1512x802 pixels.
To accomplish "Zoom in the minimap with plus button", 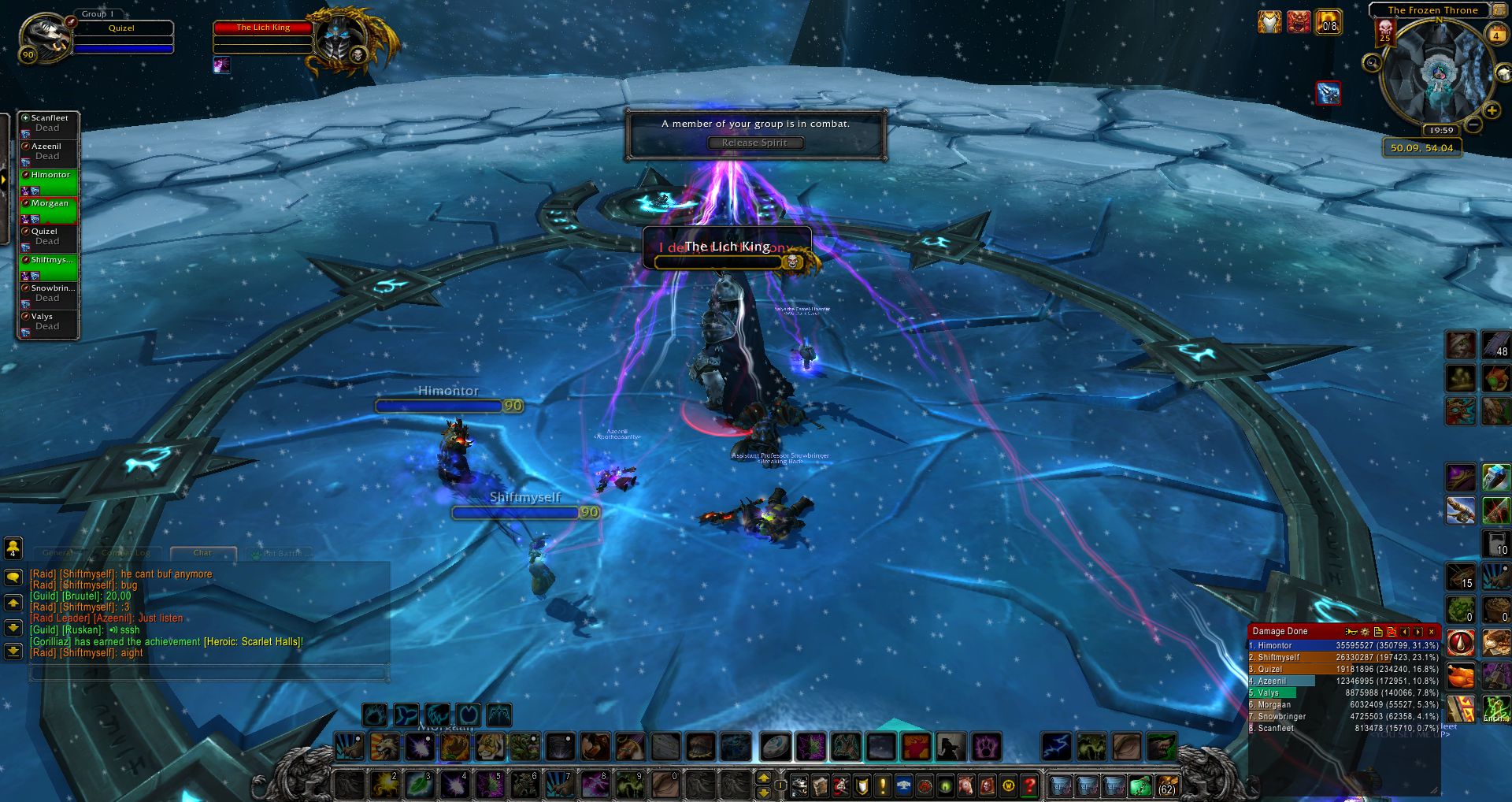I will 1491,110.
